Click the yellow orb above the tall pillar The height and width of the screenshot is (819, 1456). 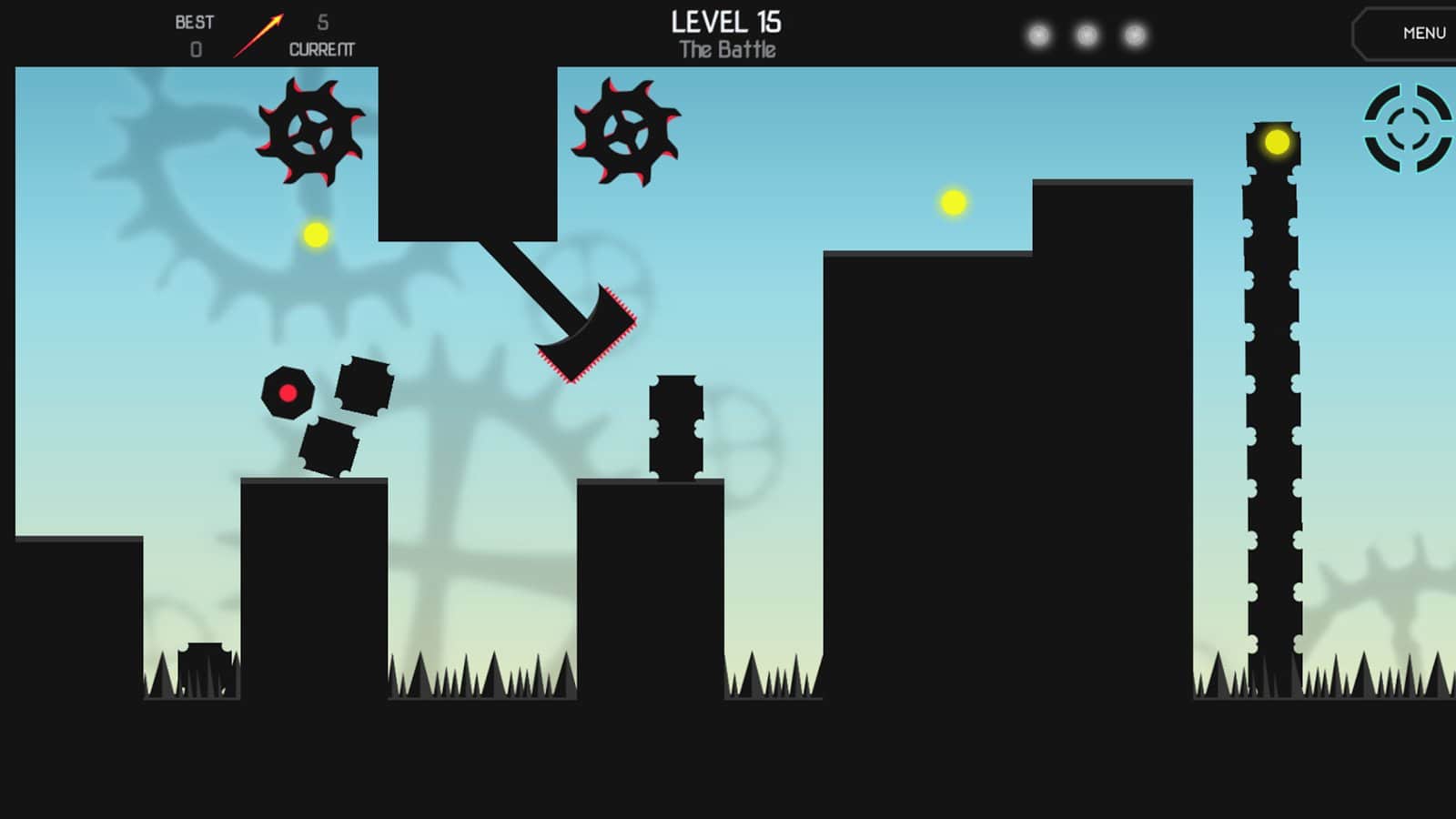1277,140
